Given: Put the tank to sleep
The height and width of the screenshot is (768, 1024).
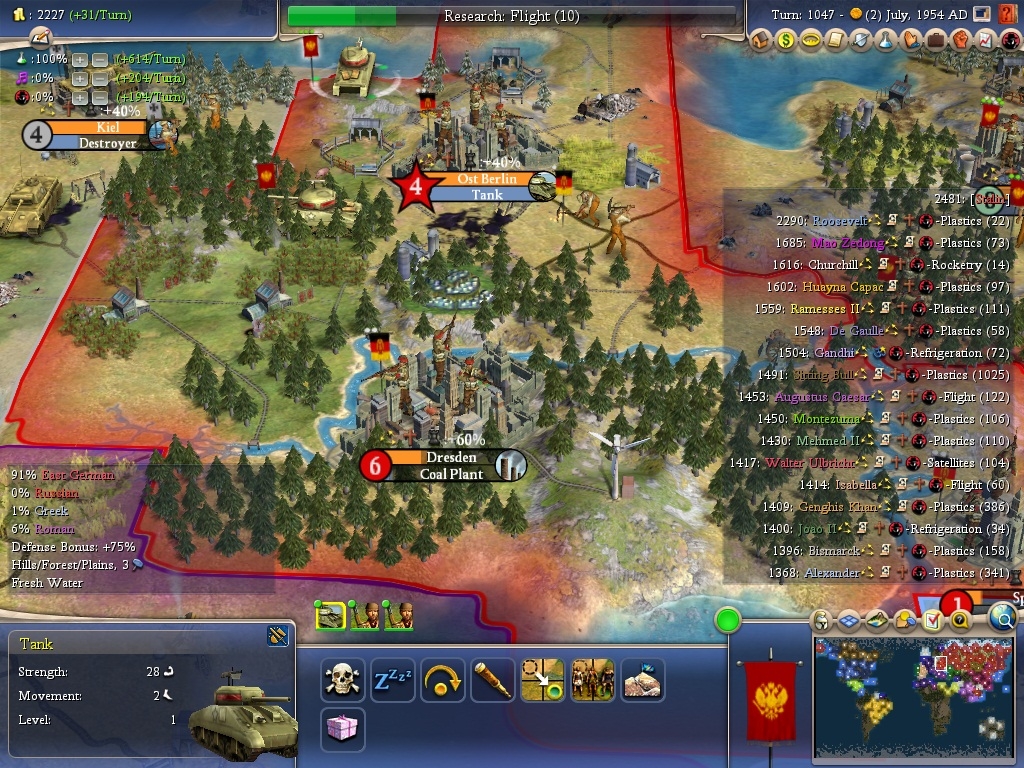Looking at the screenshot, I should 393,680.
